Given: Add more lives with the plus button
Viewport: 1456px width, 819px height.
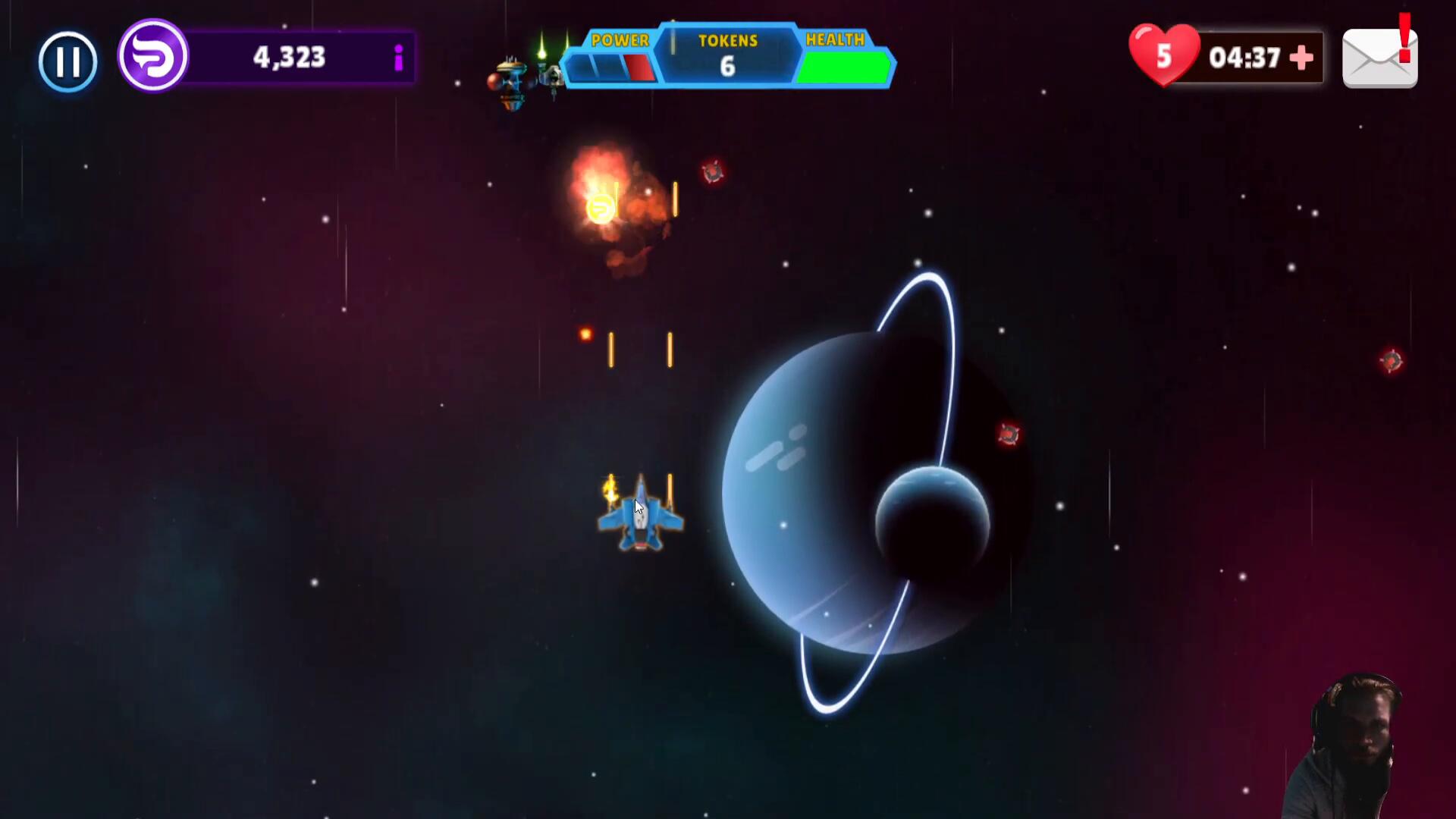Looking at the screenshot, I should [1301, 58].
